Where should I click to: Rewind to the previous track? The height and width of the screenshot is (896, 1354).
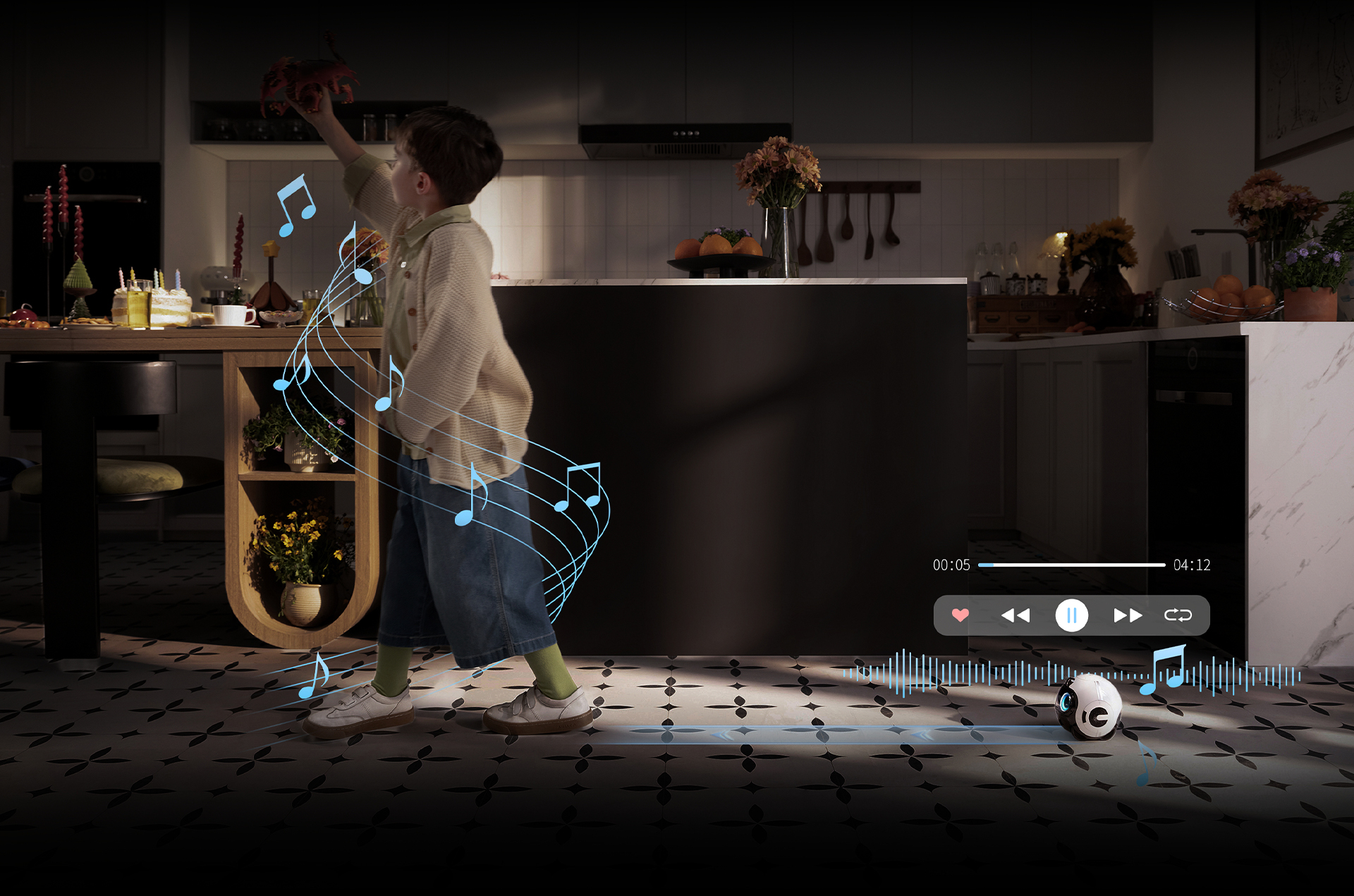click(x=1015, y=615)
